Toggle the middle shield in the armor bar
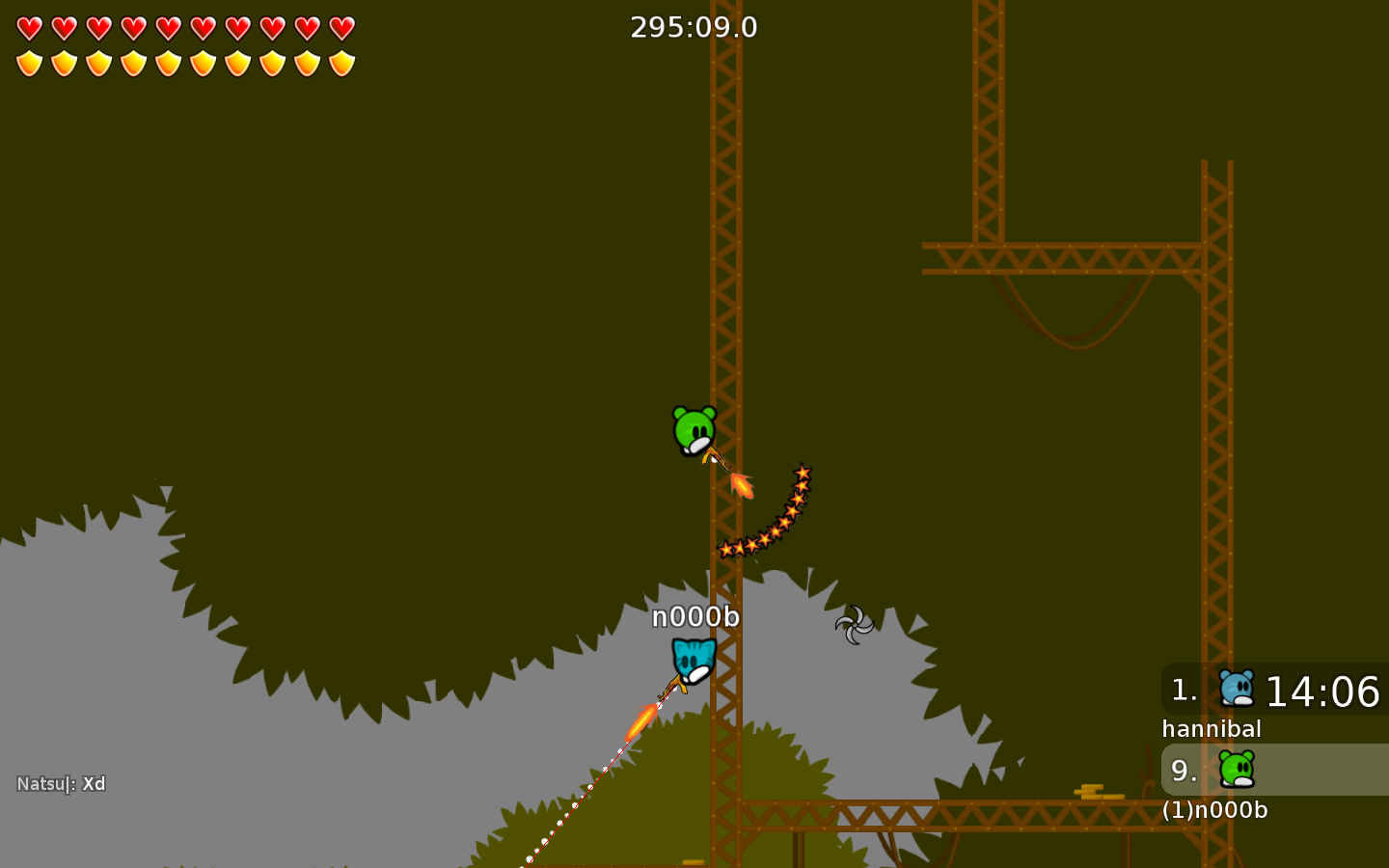The image size is (1389, 868). [167, 64]
